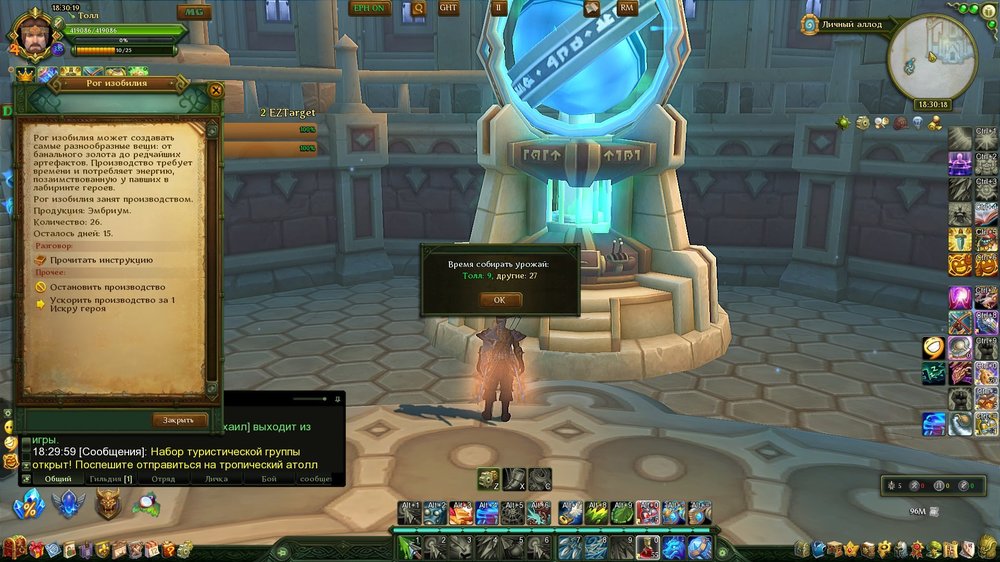Click the GHT button on top bar
The width and height of the screenshot is (1000, 562).
[449, 8]
